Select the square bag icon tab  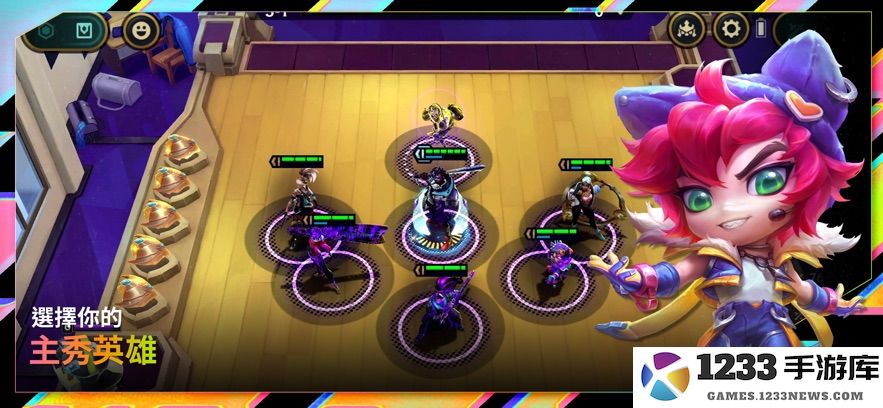tap(87, 31)
